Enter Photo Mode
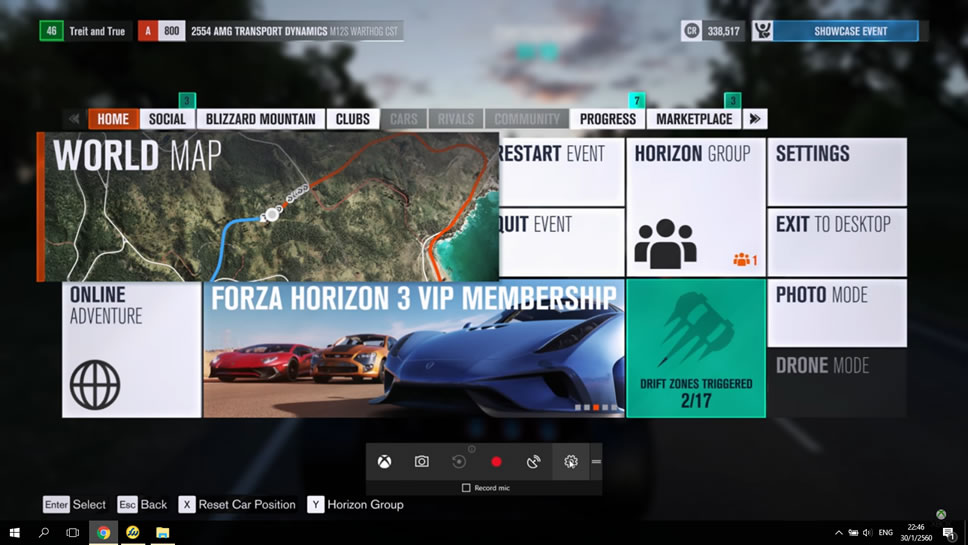Image resolution: width=968 pixels, height=545 pixels. tap(836, 312)
